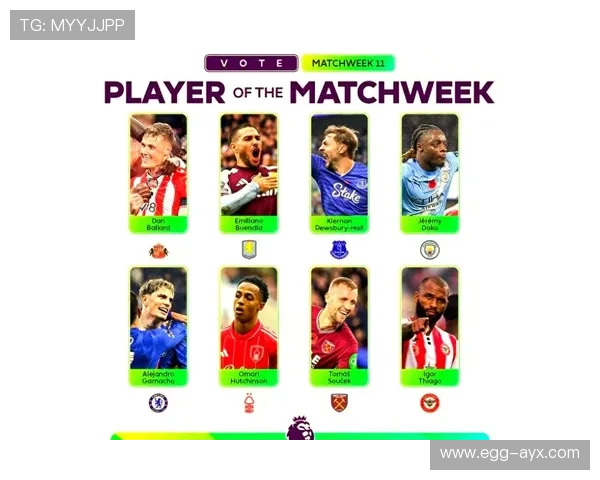Open the www.egg-ayx.com watermark link

(509, 453)
